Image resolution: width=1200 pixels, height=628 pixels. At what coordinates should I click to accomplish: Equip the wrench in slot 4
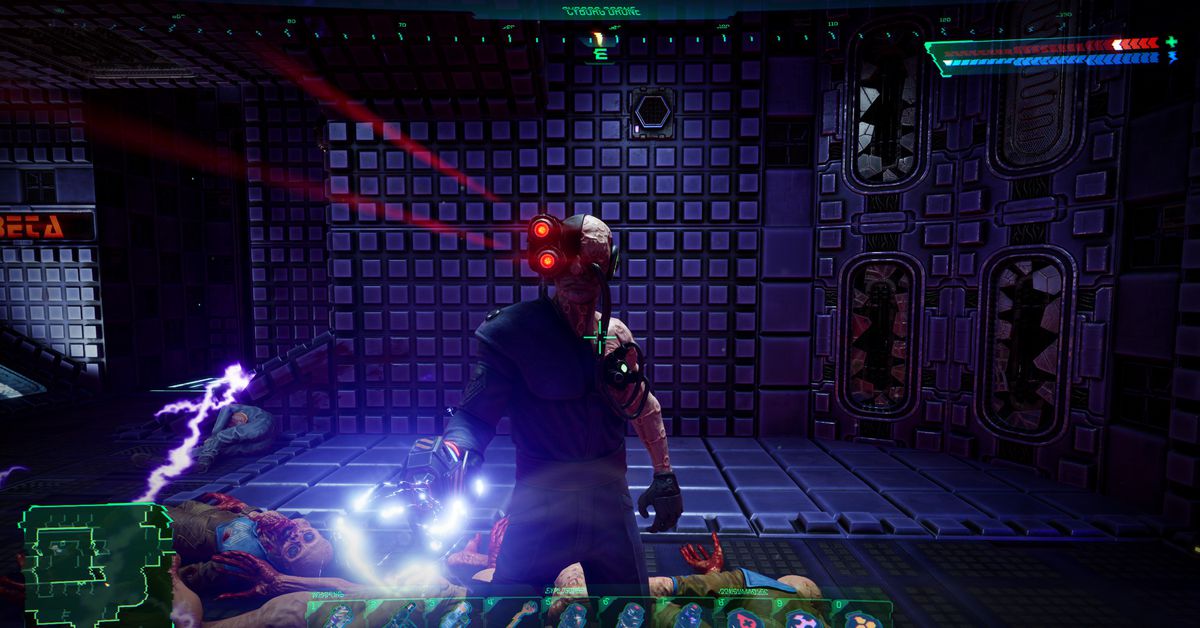click(x=515, y=616)
